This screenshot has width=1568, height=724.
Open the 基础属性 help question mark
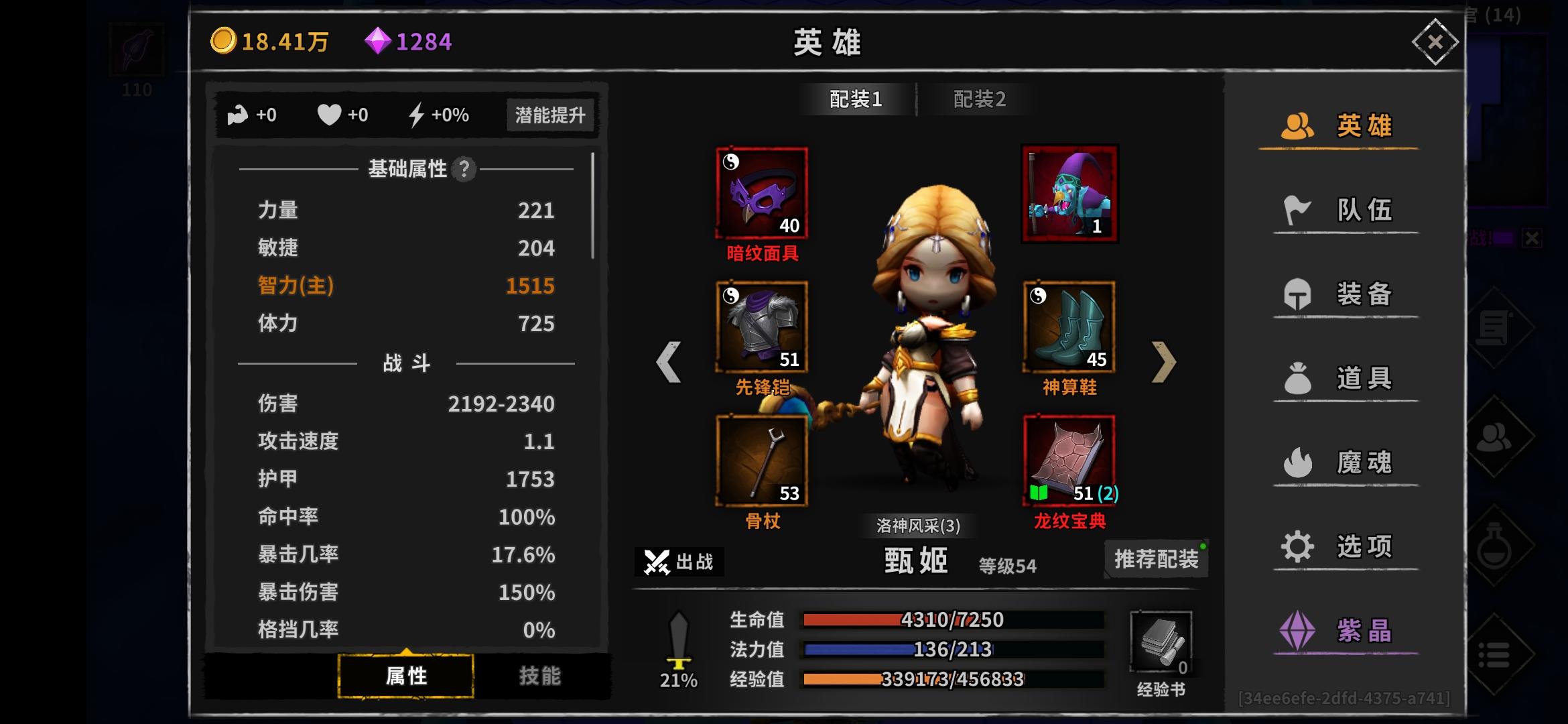(x=464, y=169)
